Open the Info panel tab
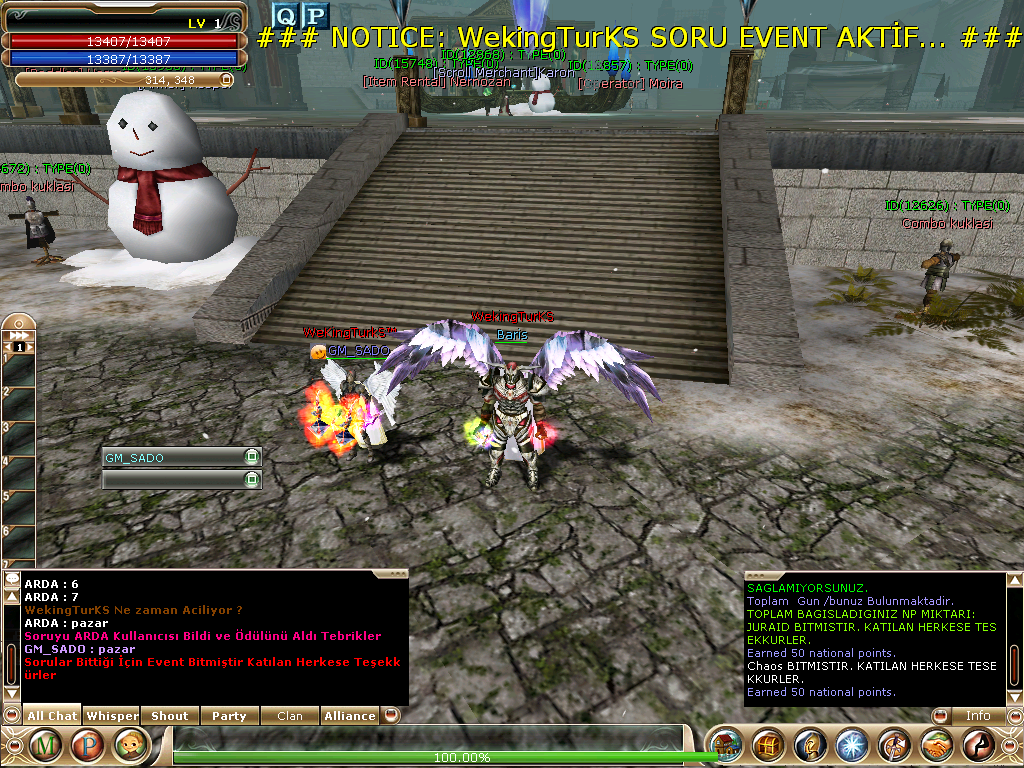Viewport: 1024px width, 768px height. (977, 716)
